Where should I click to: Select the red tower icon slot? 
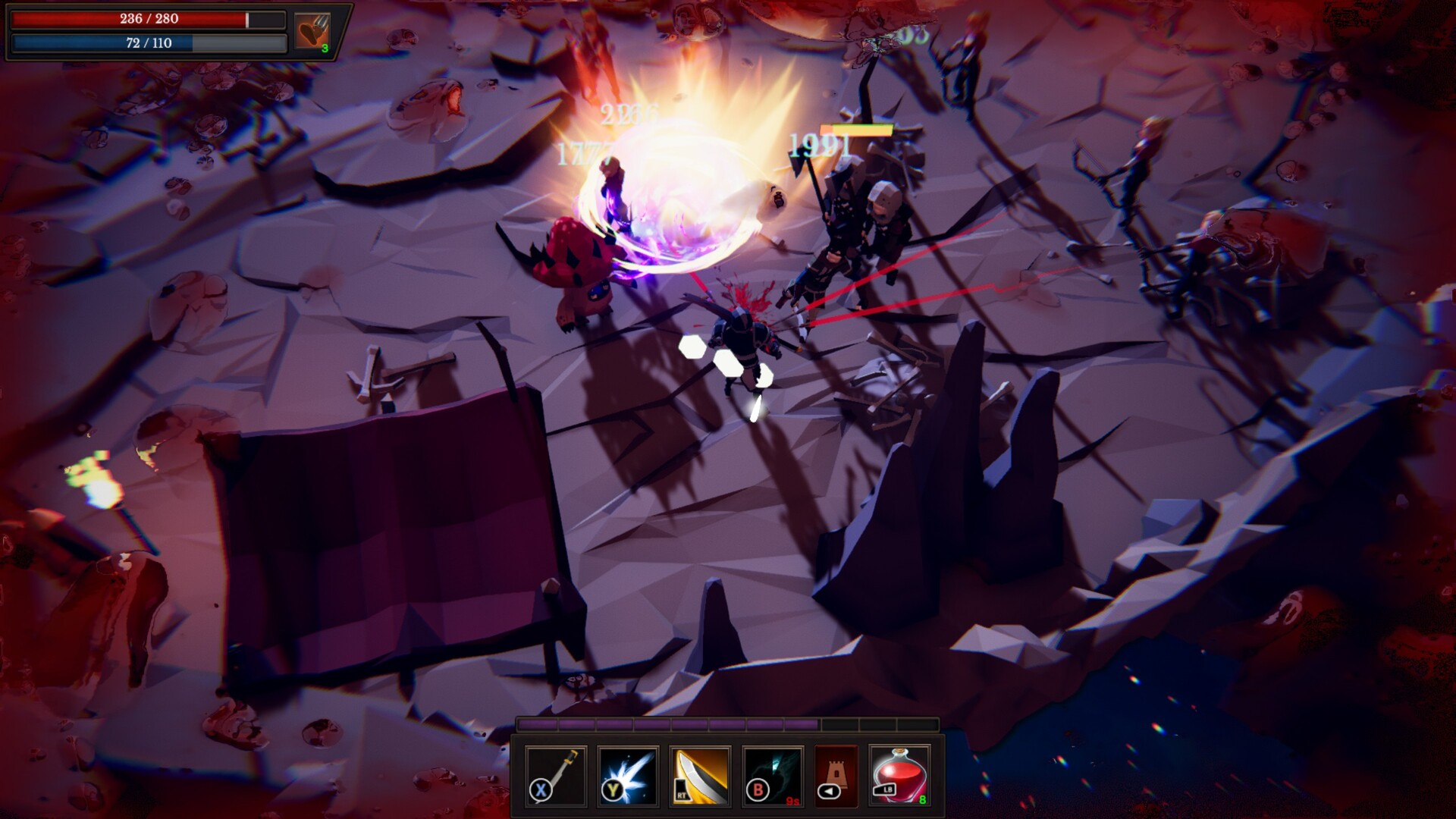point(836,776)
